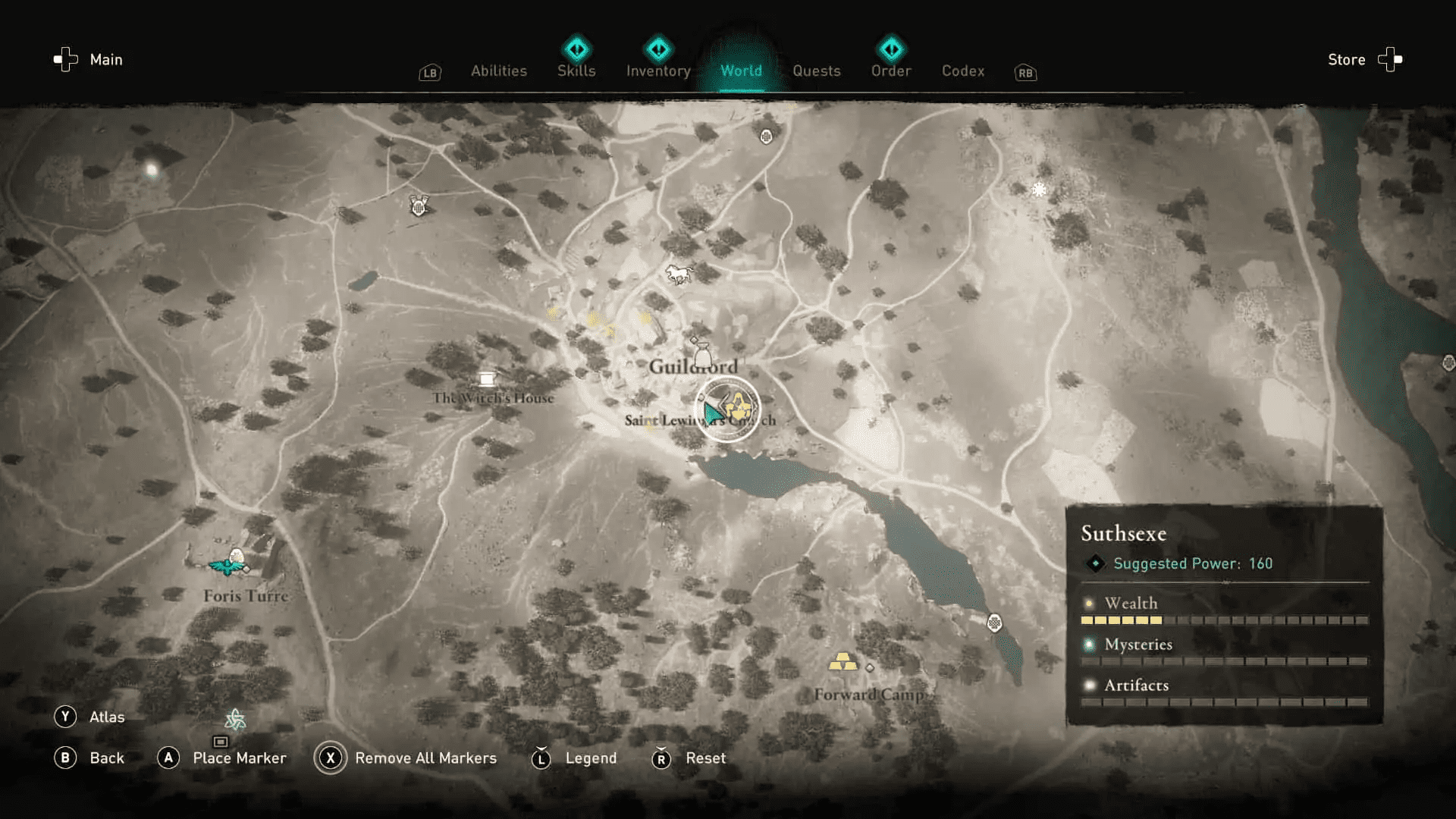Click the horse mount icon near Guildford
The height and width of the screenshot is (819, 1456).
pos(678,273)
